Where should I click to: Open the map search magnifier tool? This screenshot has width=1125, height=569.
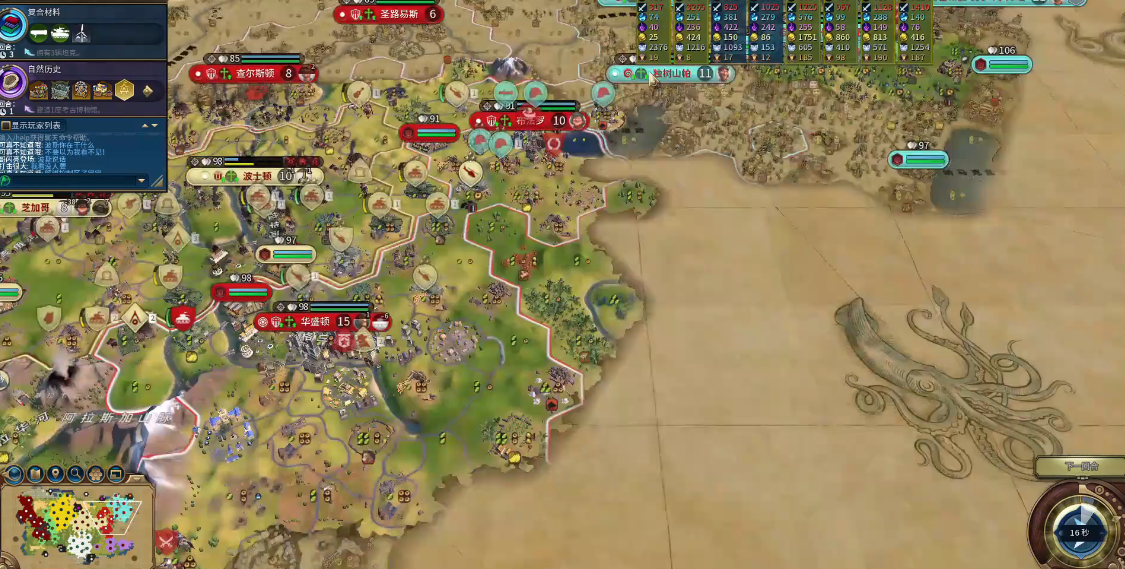pos(76,473)
